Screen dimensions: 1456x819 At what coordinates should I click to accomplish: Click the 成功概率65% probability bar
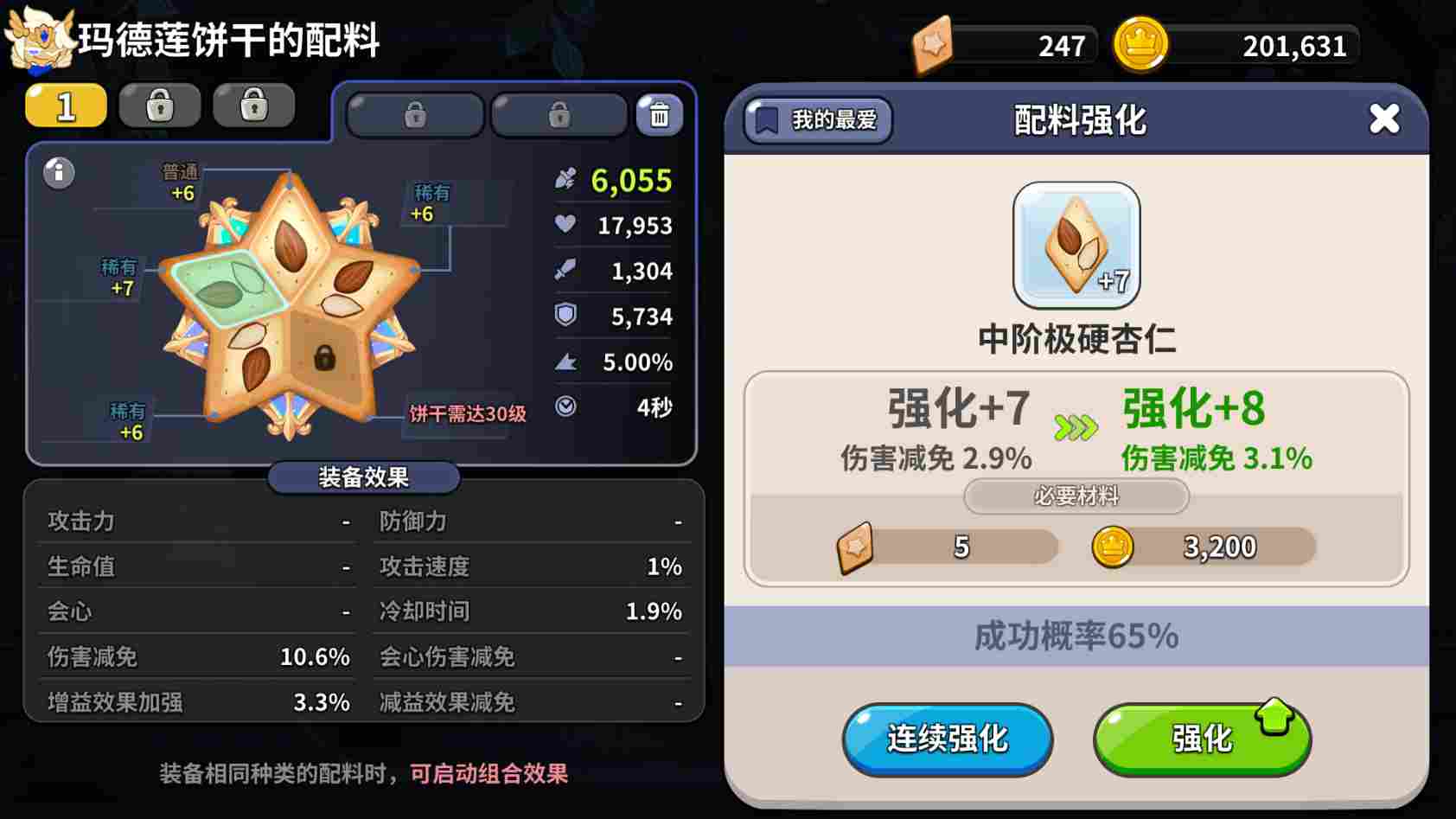click(1076, 637)
